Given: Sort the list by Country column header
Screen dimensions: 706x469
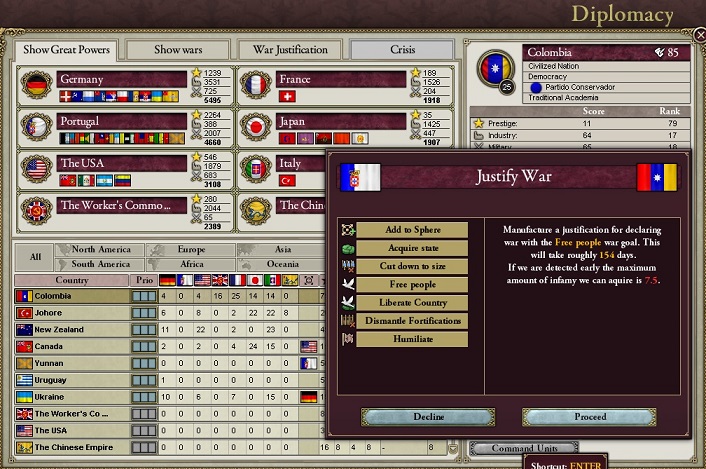Looking at the screenshot, I should (x=71, y=281).
